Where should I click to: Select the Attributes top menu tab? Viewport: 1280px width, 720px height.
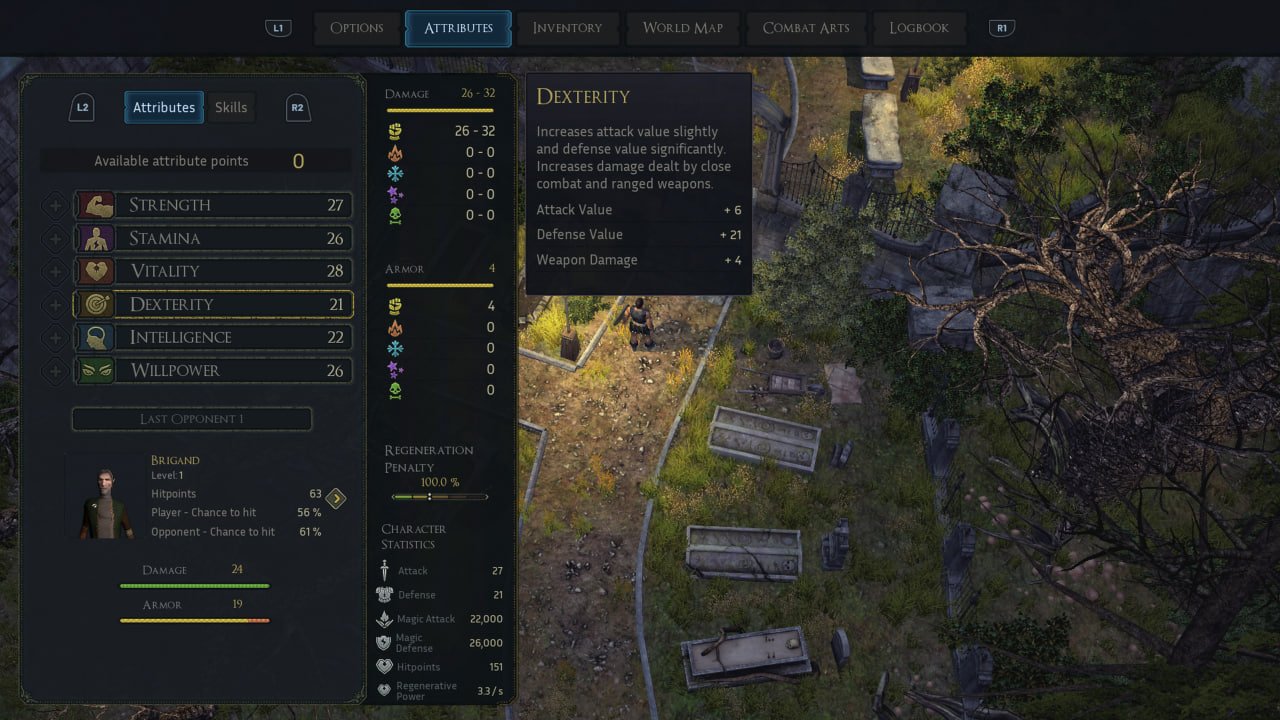458,28
